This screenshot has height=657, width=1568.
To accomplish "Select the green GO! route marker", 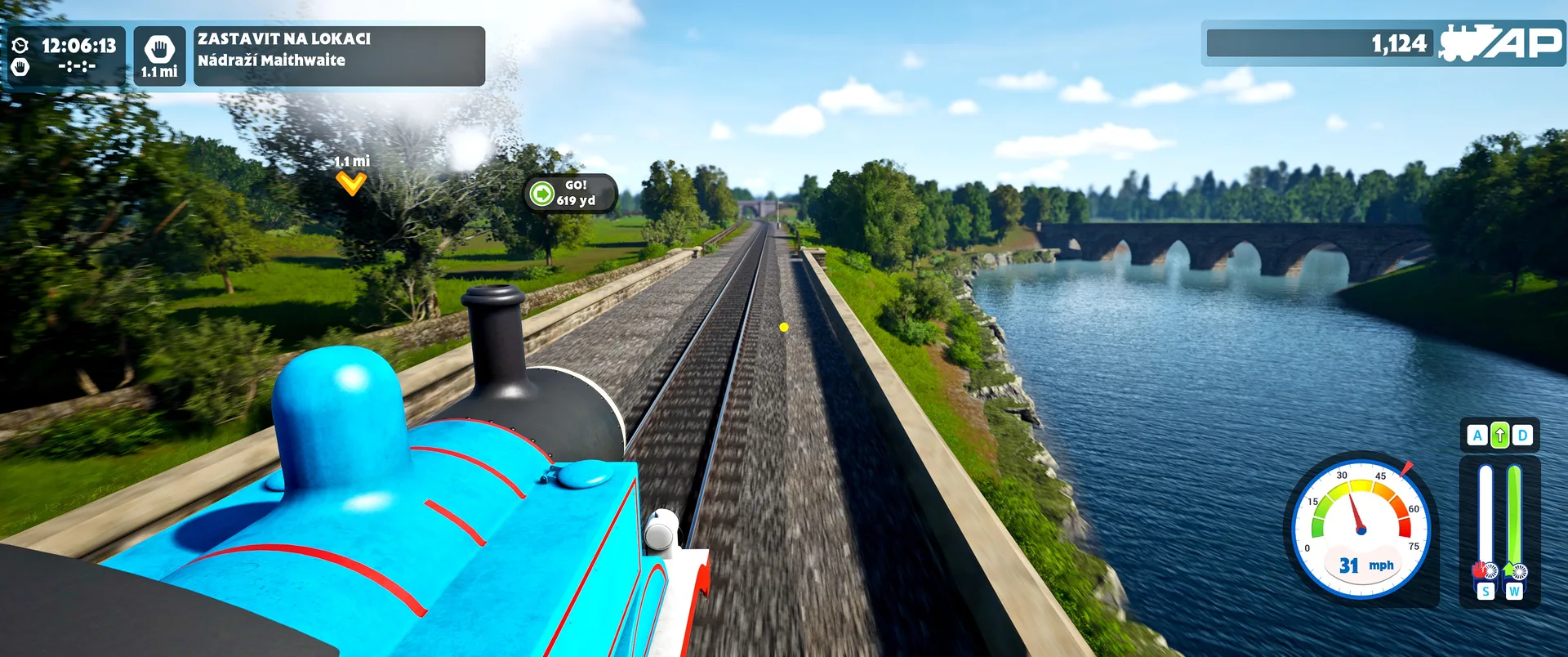I will click(x=542, y=194).
